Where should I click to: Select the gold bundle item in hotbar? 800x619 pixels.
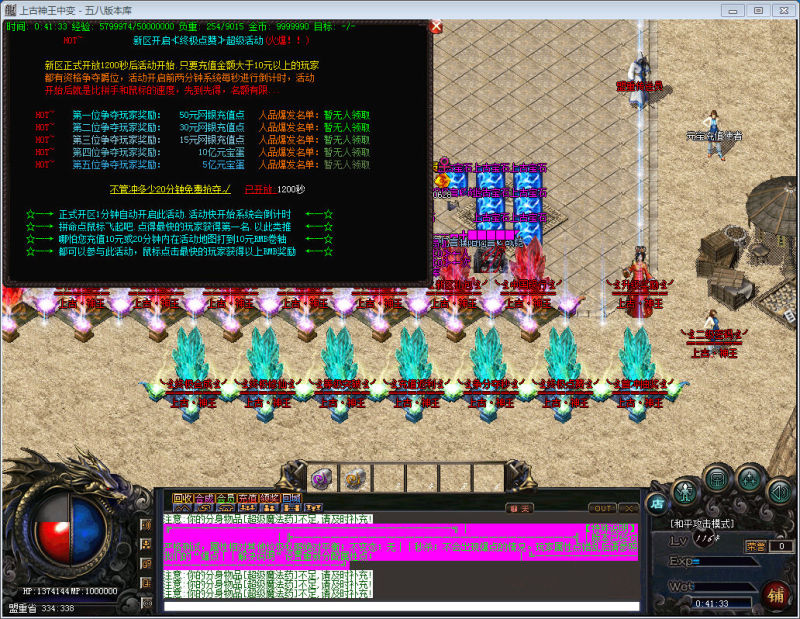pos(354,478)
